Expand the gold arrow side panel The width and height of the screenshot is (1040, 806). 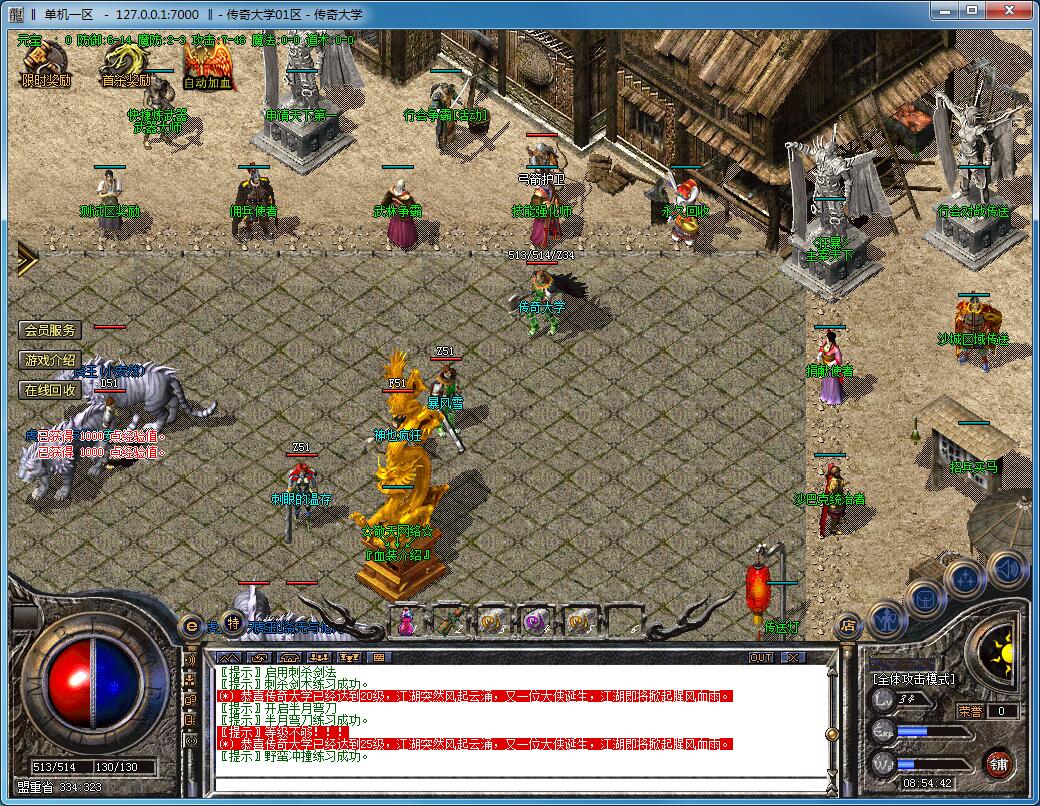[24, 260]
